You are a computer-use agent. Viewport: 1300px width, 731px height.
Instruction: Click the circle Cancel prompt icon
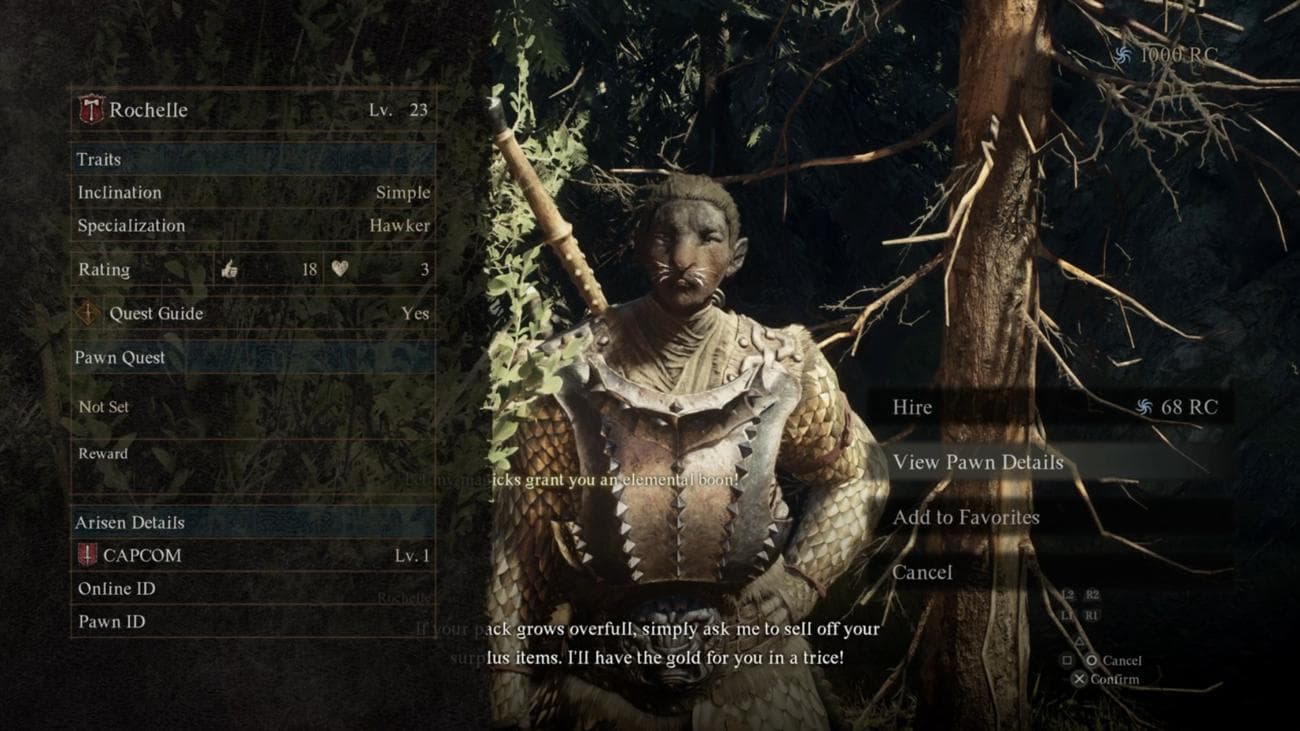coord(1092,662)
